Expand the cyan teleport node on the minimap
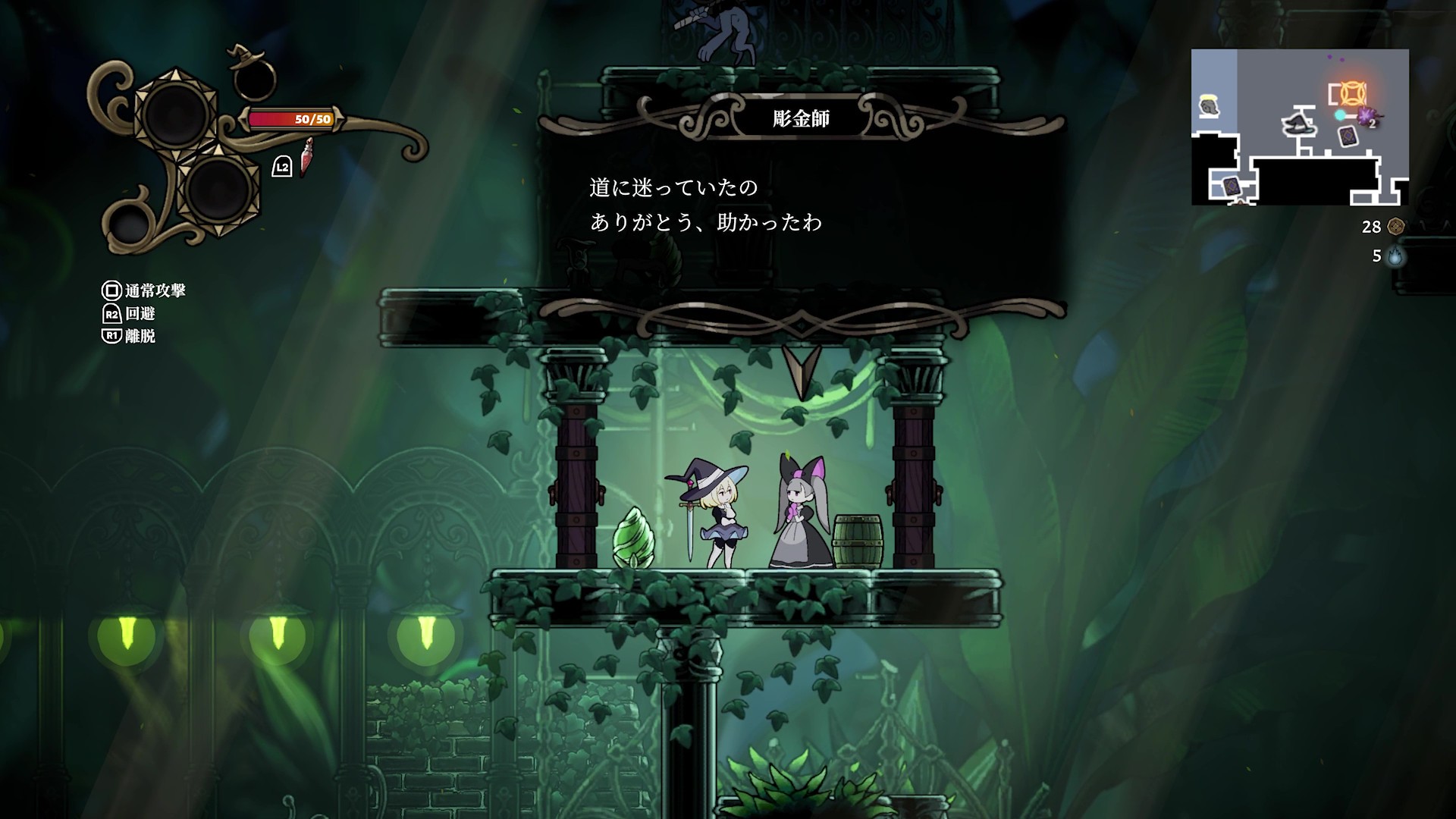Viewport: 1456px width, 819px height. pyautogui.click(x=1340, y=115)
